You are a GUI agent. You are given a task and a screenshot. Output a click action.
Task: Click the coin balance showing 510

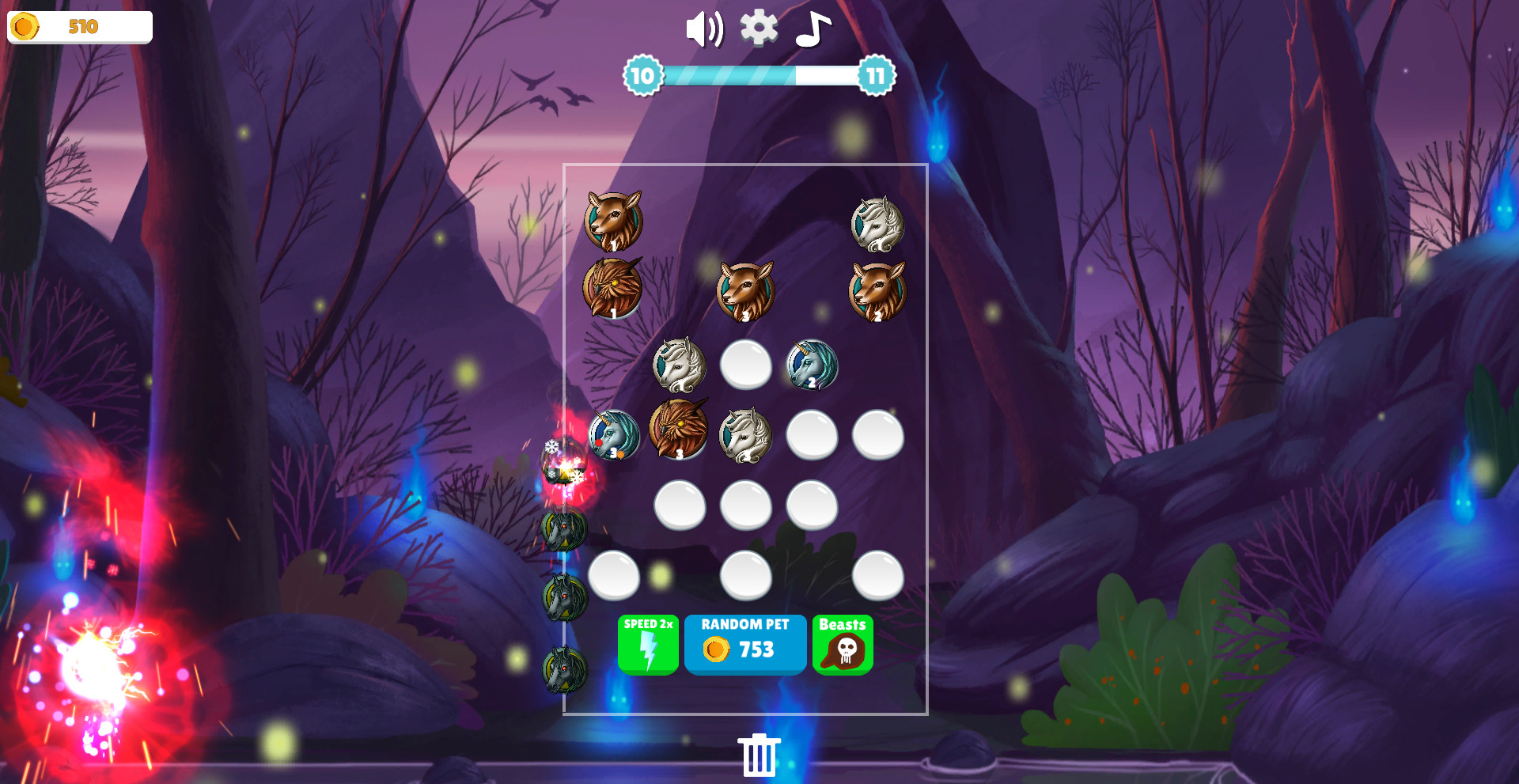[x=79, y=26]
